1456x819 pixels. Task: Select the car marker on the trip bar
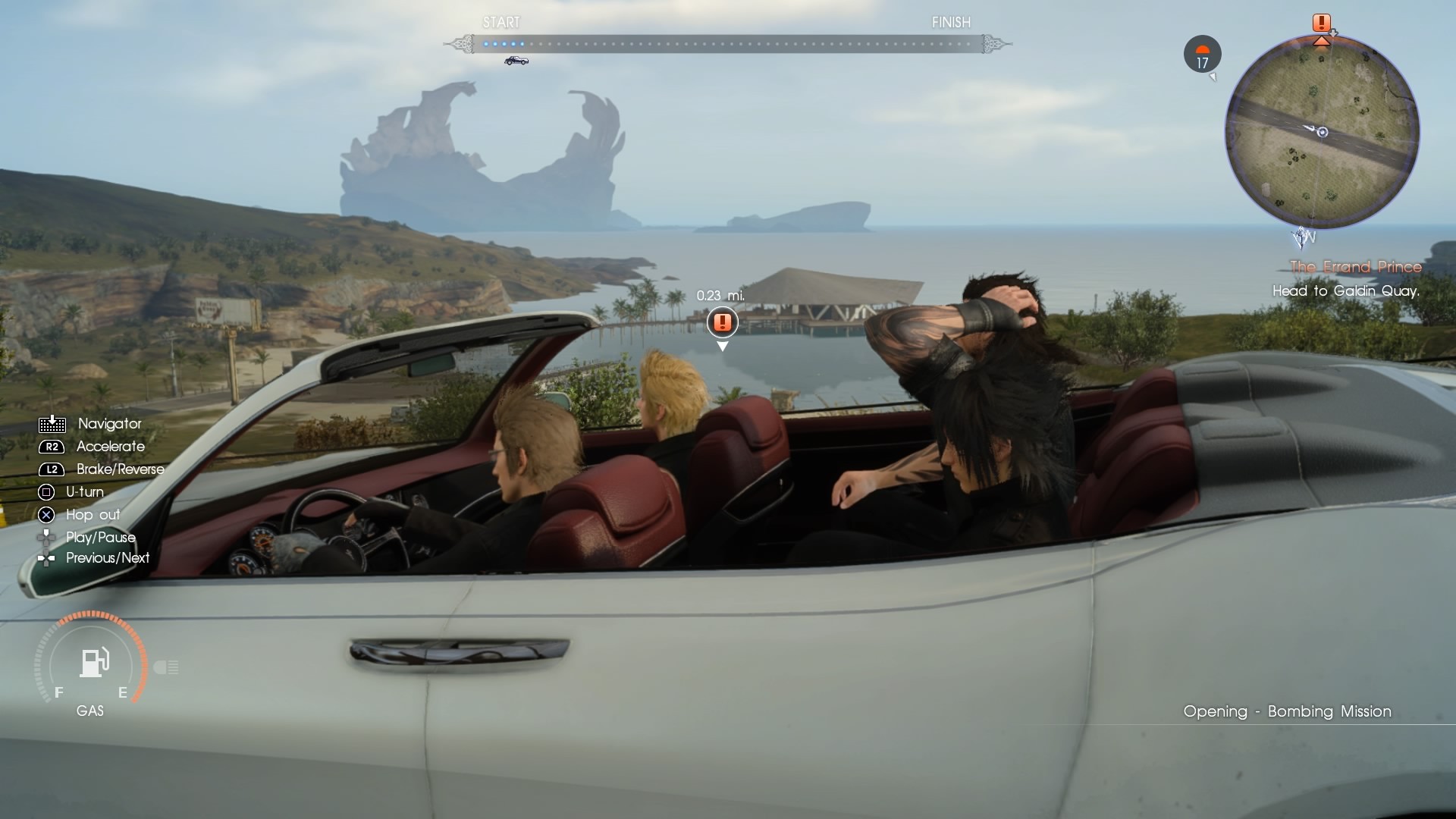(x=516, y=61)
